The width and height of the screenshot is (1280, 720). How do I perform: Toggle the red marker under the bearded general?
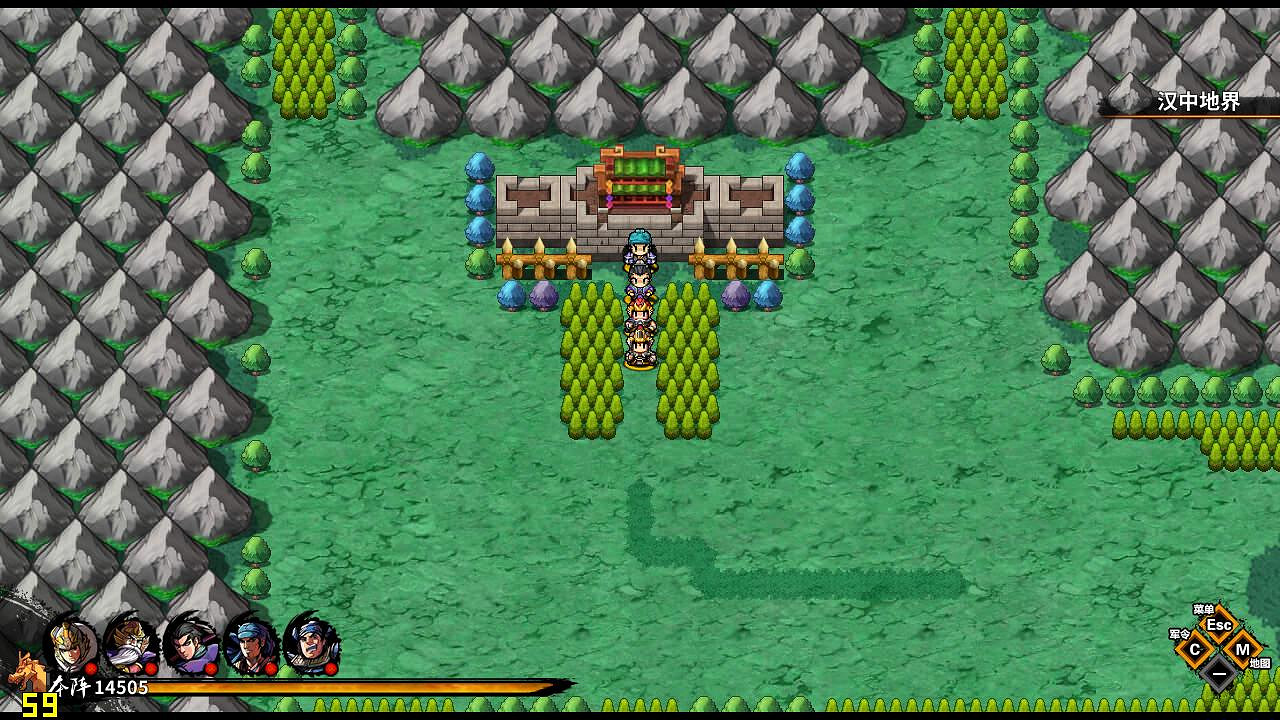[x=149, y=668]
